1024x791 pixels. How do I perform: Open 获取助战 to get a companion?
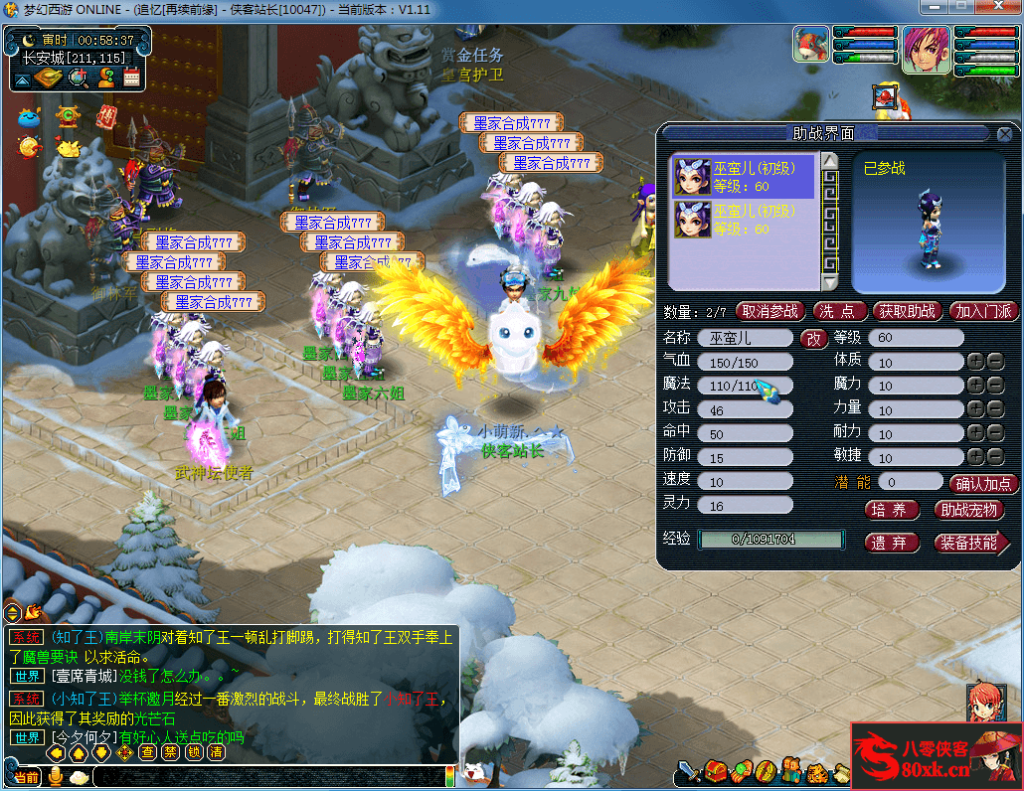pyautogui.click(x=908, y=311)
